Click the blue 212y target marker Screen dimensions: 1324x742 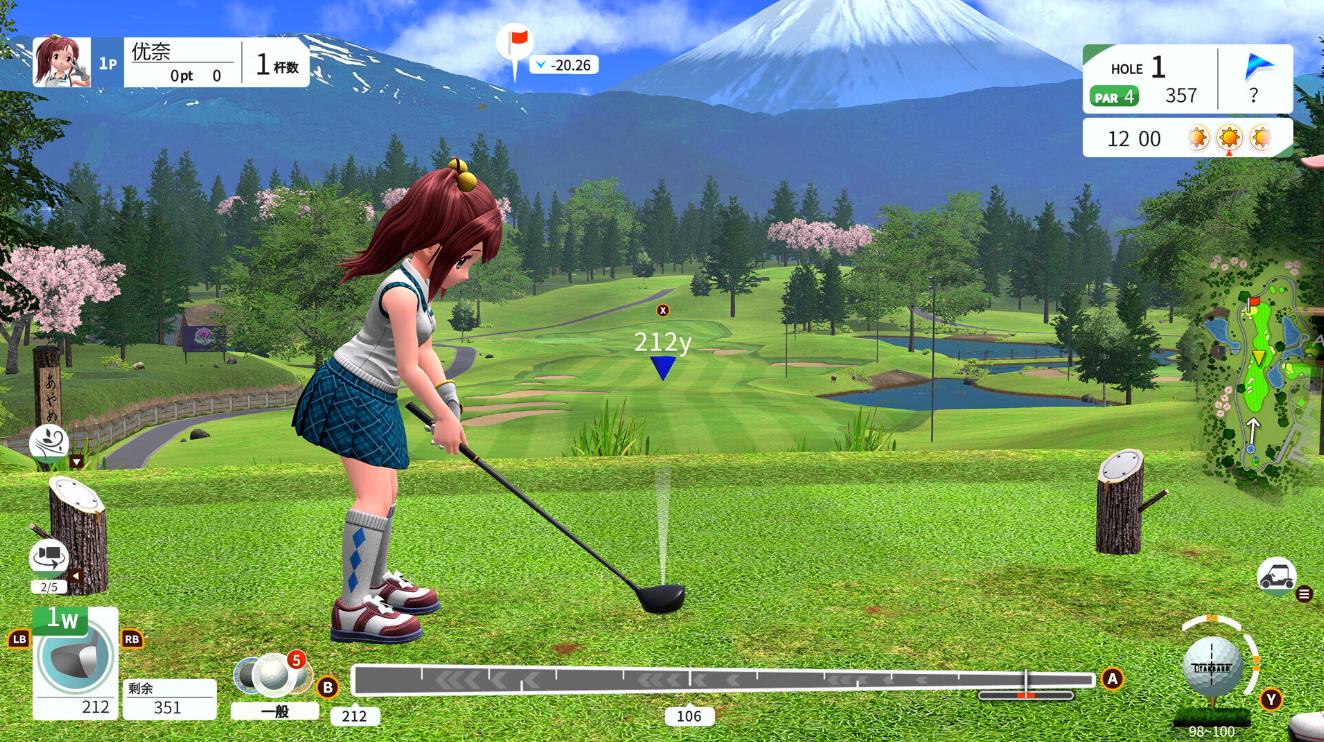tap(662, 367)
